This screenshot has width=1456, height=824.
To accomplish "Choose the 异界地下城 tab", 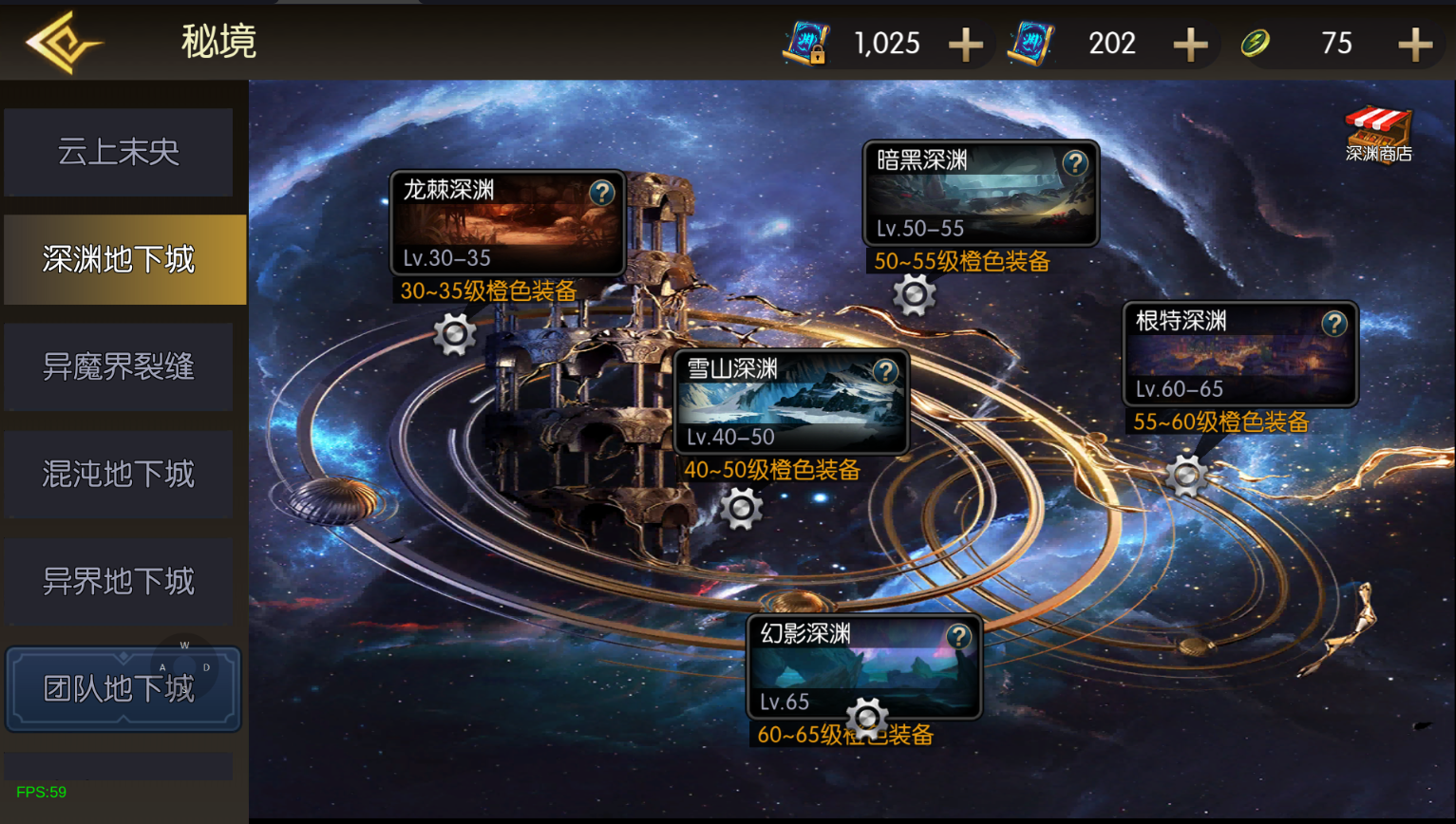I will click(x=119, y=581).
